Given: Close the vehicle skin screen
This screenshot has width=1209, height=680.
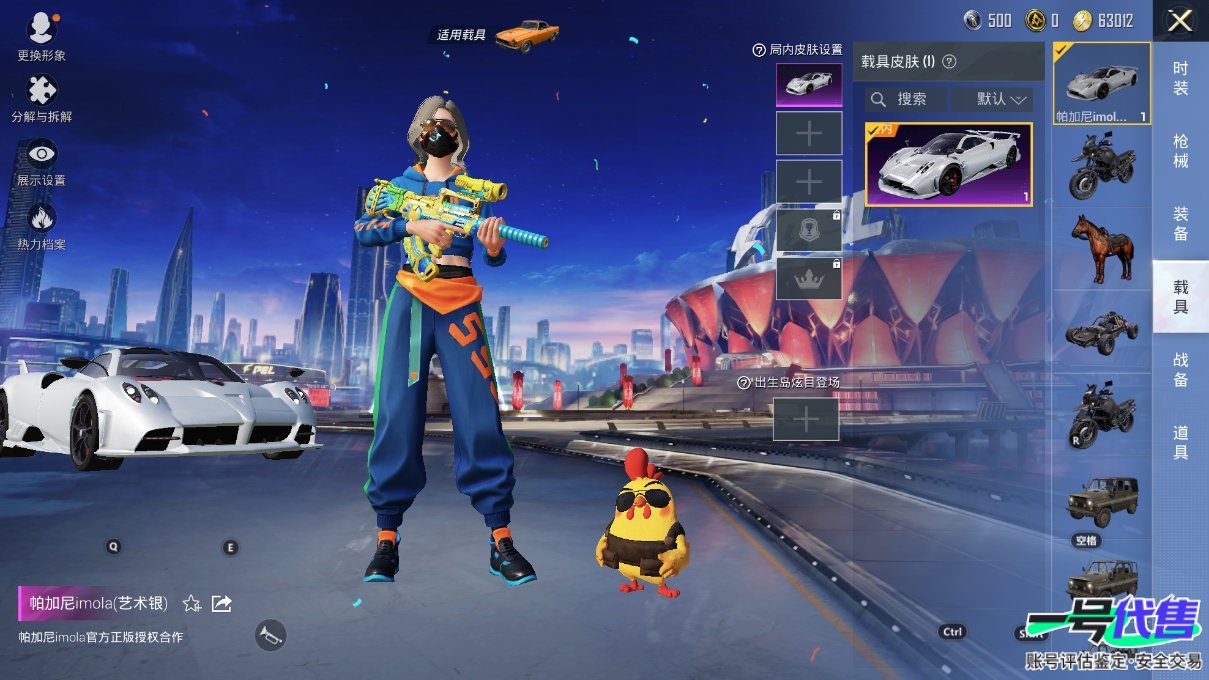Looking at the screenshot, I should [x=1180, y=20].
